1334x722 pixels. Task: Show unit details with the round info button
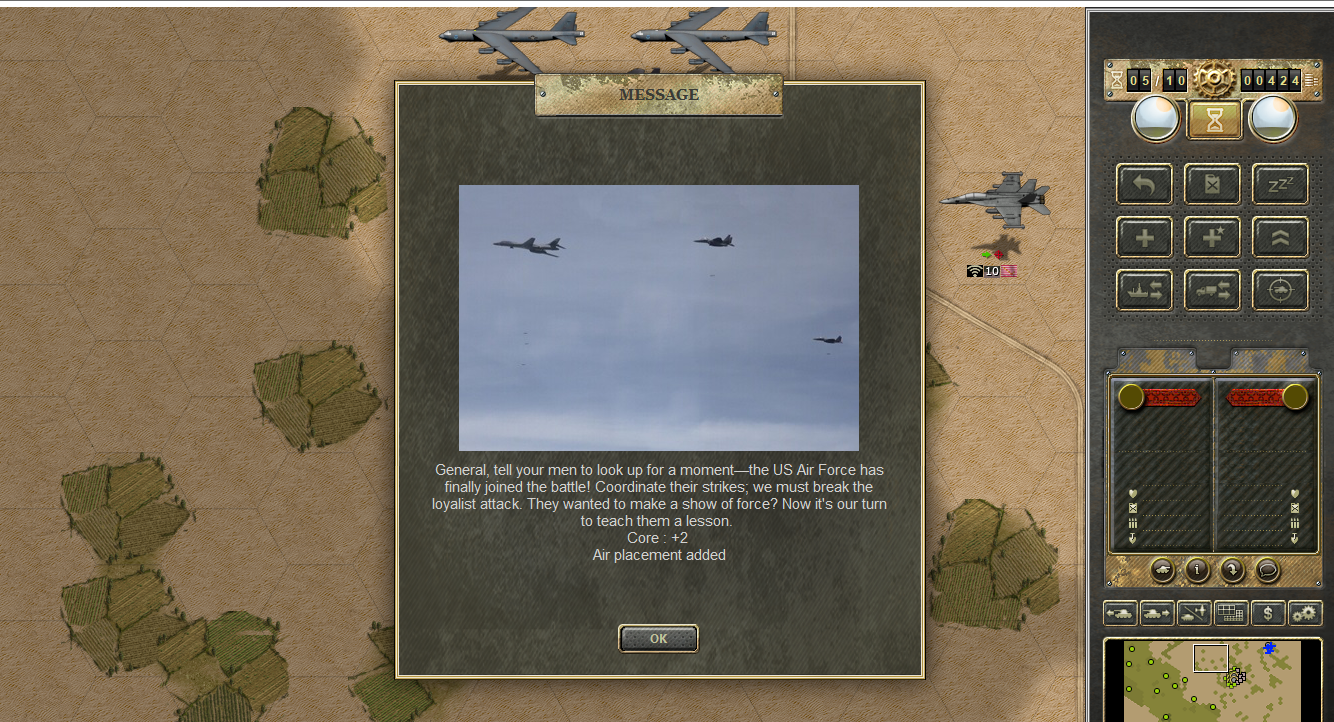click(x=1197, y=570)
